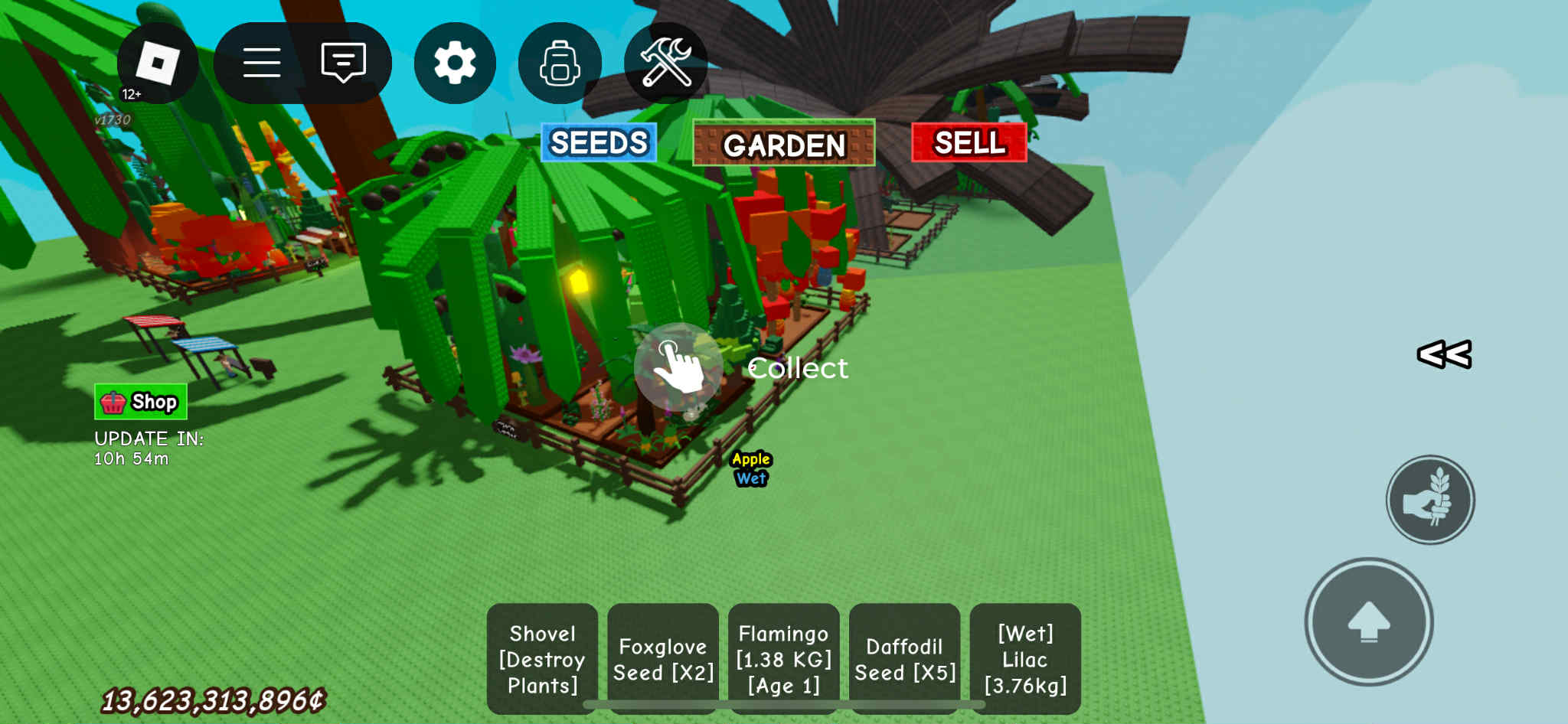Choose the Daffodil Seed slot
This screenshot has height=724, width=1568.
(x=904, y=659)
